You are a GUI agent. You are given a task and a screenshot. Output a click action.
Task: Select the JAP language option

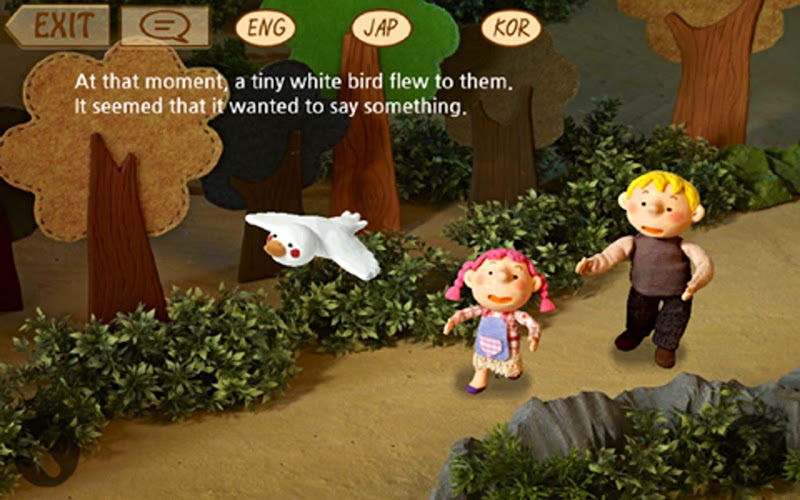tap(381, 27)
